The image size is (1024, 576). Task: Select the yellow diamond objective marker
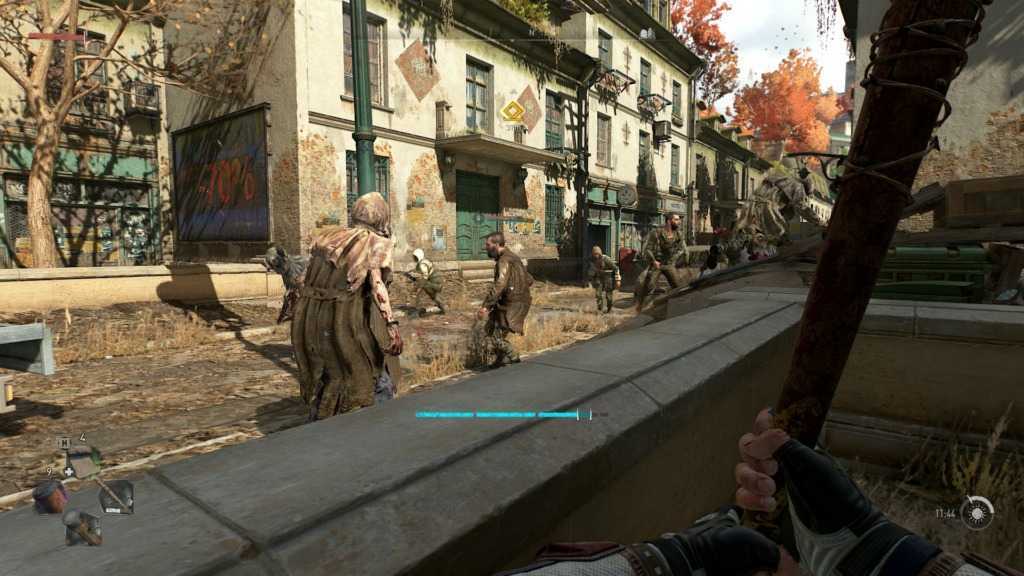pos(513,110)
